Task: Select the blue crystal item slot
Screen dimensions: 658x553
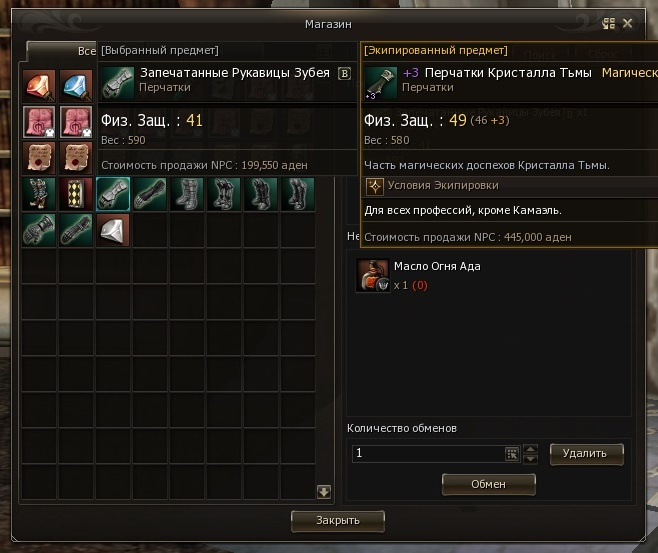Action: (74, 86)
